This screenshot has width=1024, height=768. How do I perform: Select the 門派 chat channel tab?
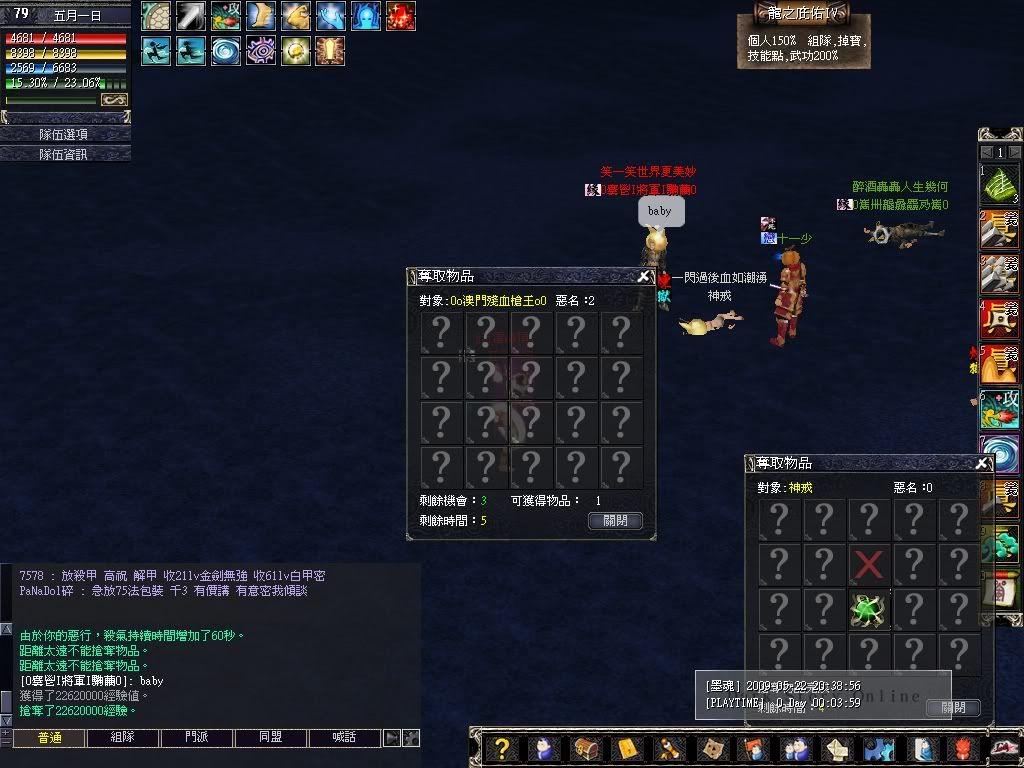[x=196, y=738]
